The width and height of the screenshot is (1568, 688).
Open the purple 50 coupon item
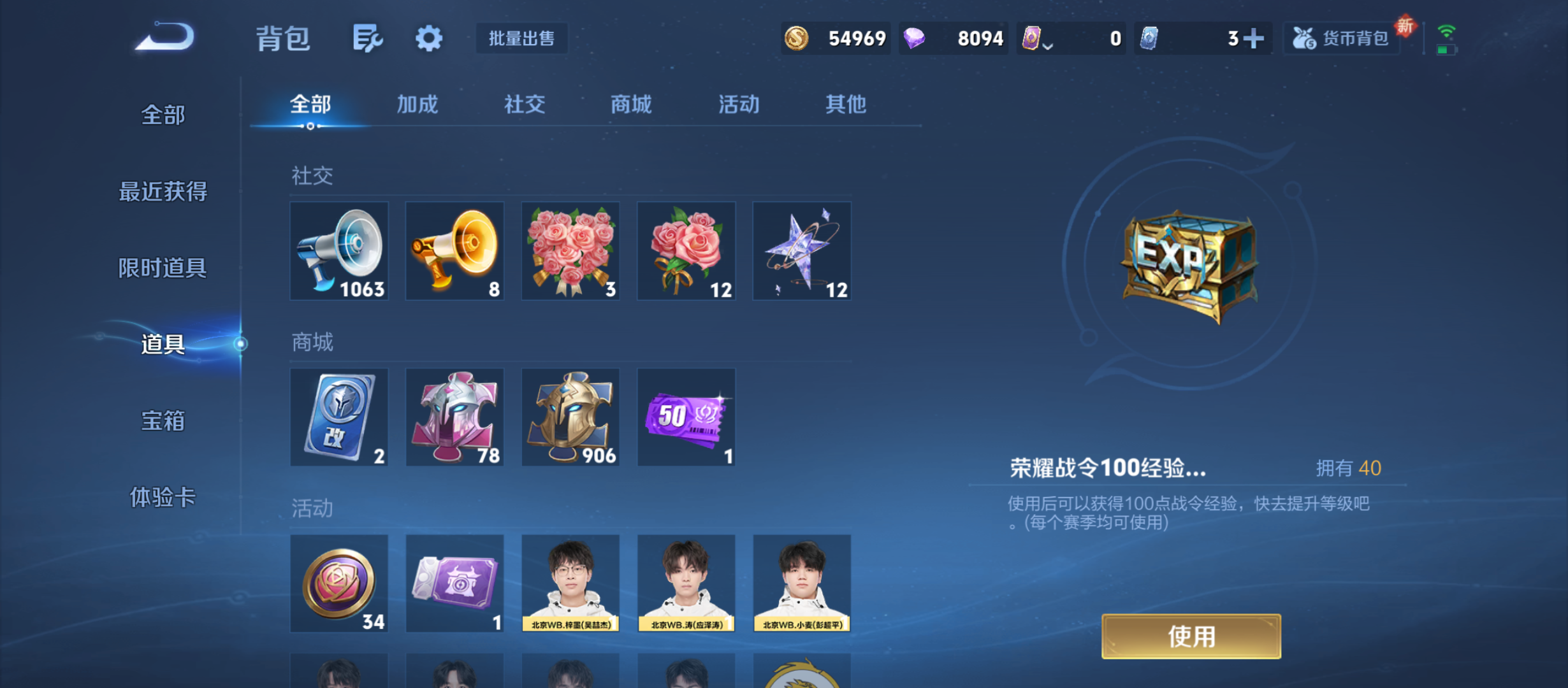point(686,417)
